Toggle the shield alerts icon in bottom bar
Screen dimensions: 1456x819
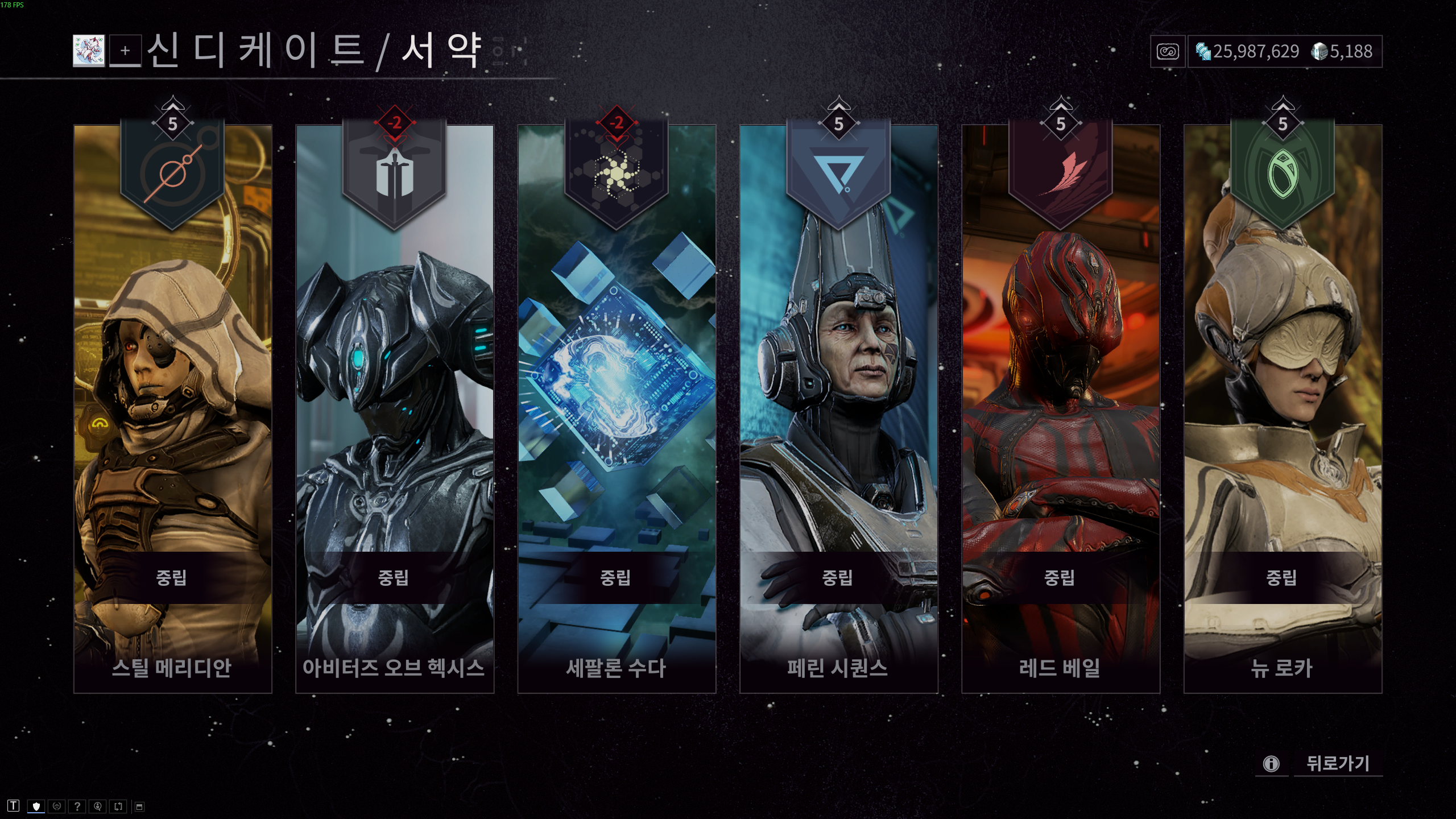35,806
